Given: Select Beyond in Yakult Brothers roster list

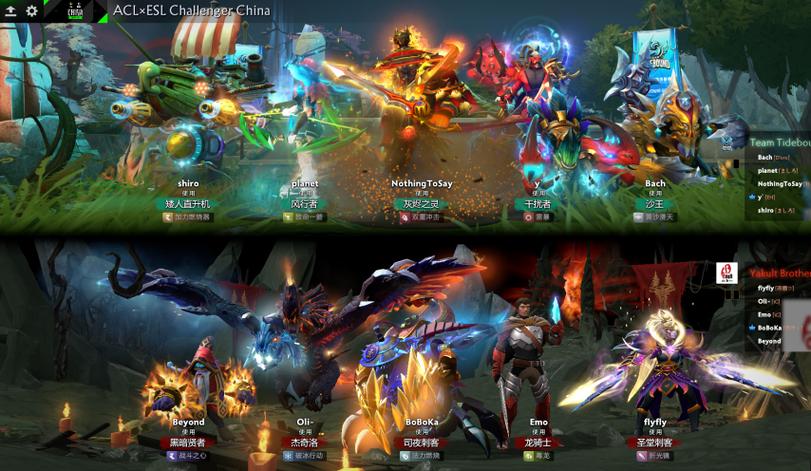Looking at the screenshot, I should [769, 341].
